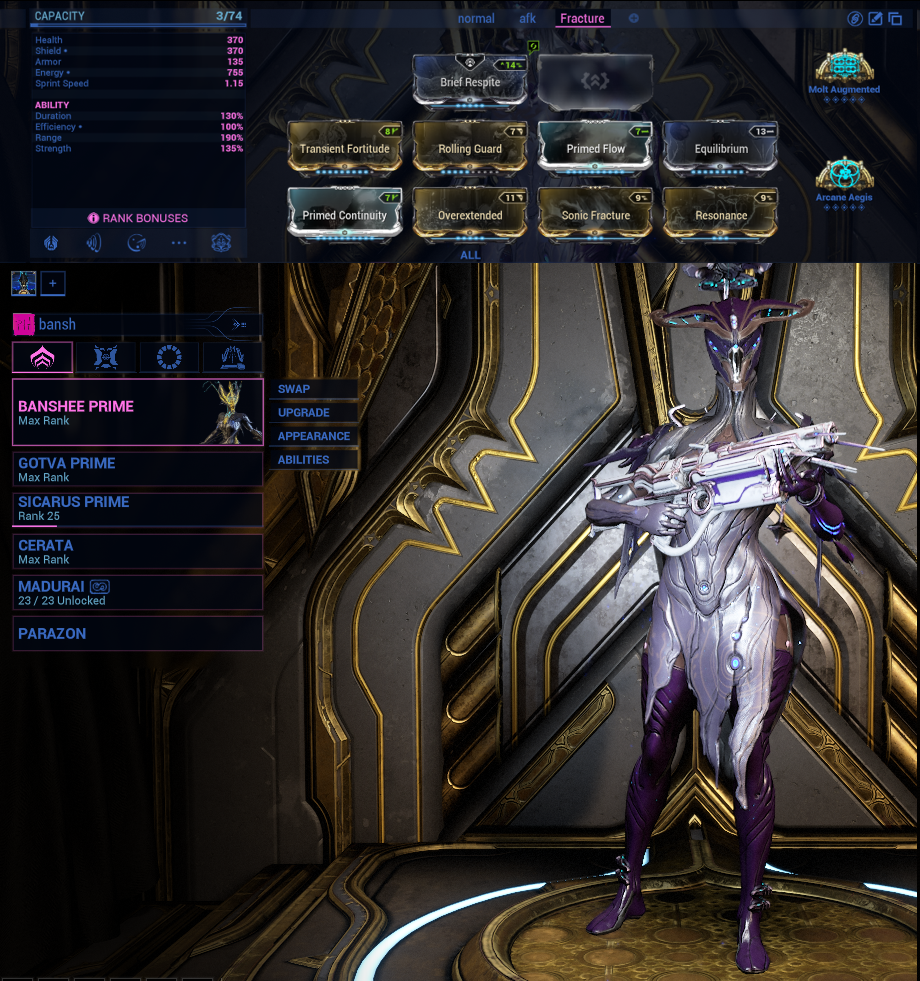Choose Appearance from the side menu
The width and height of the screenshot is (920, 981).
coord(313,436)
